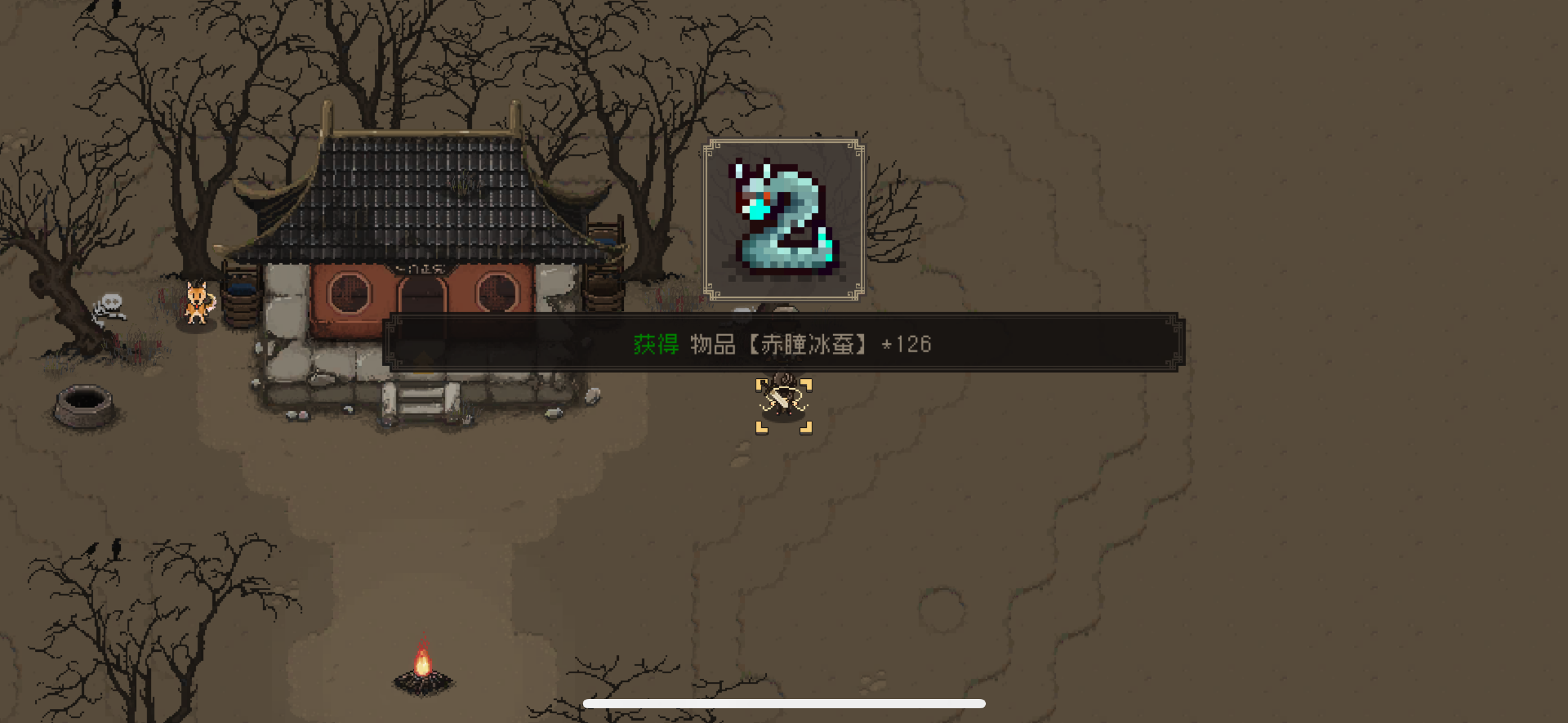
Task: Click the *126 quantity text in the notification
Action: click(906, 345)
